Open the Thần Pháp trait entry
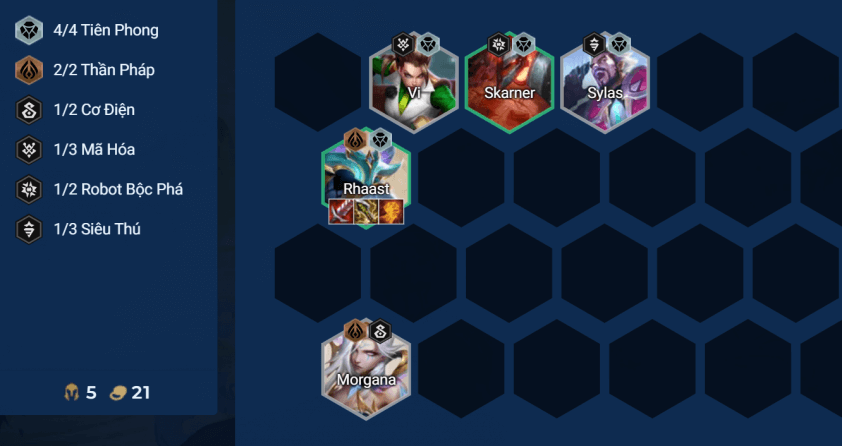Screen dimensions: 842x446 88,70
